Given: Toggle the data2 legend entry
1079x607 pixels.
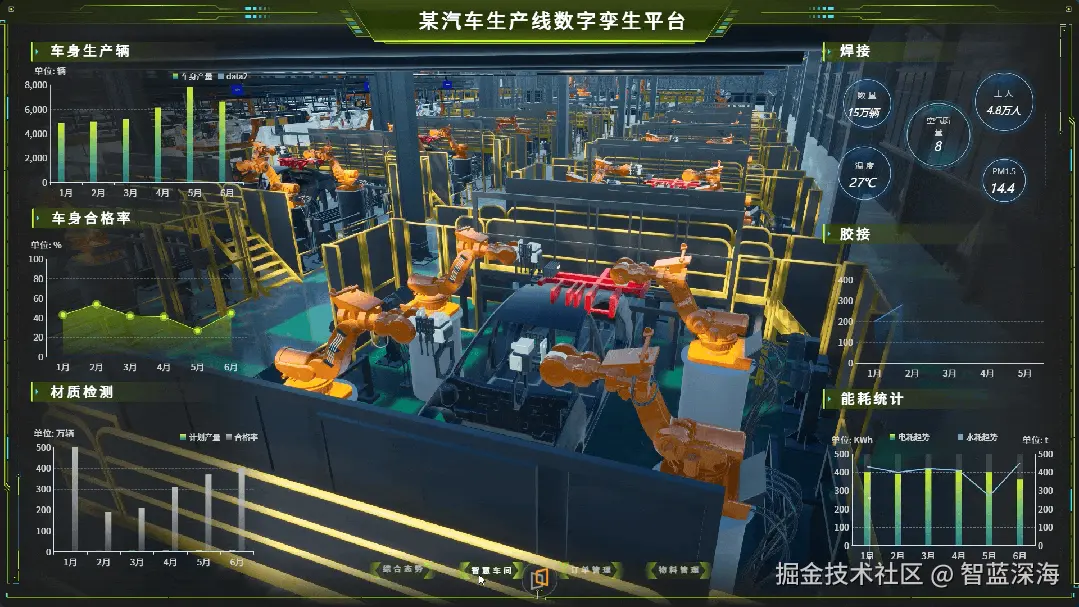Looking at the screenshot, I should click(232, 76).
